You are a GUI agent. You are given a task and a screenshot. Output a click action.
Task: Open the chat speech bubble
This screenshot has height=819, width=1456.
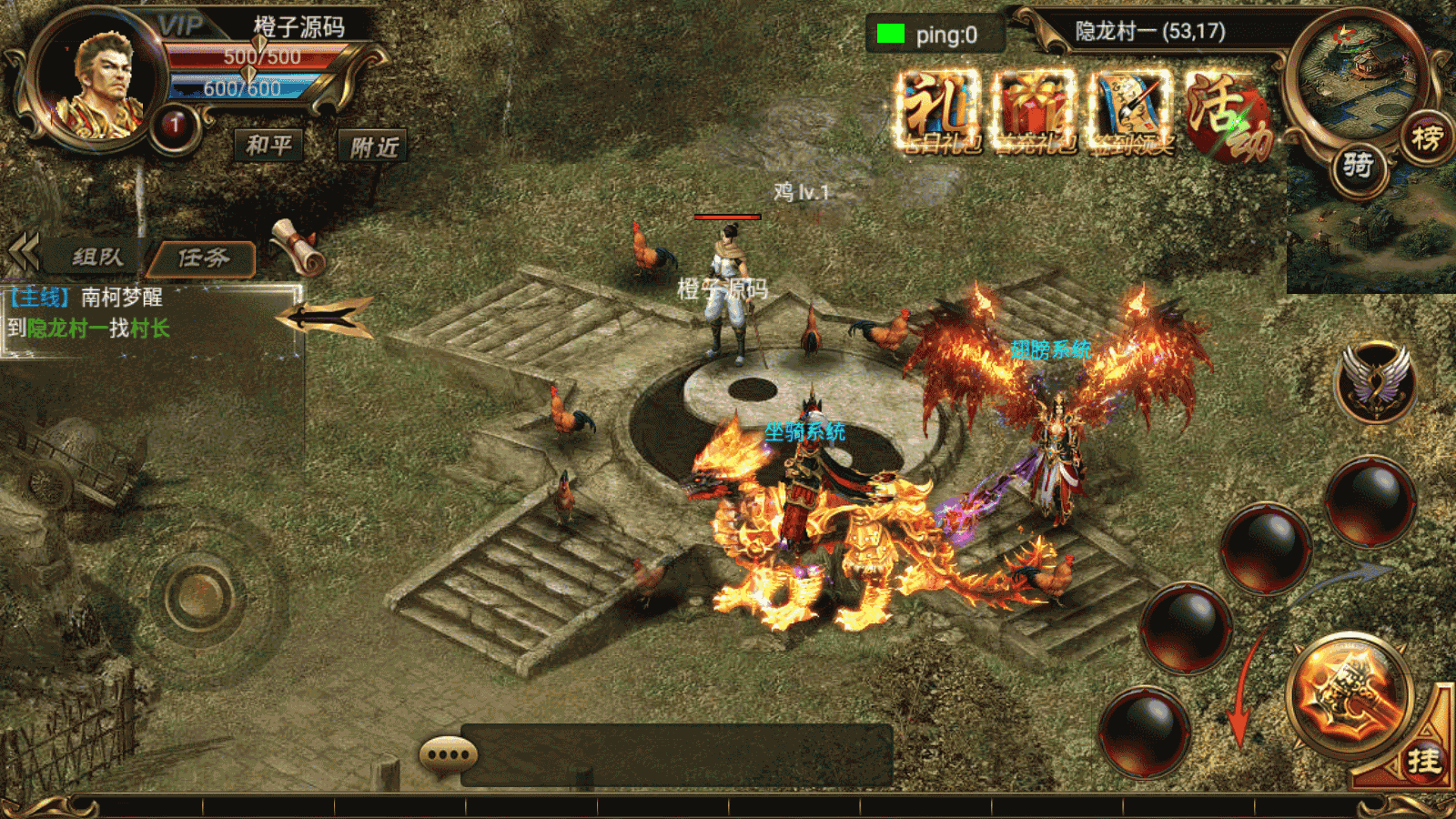(448, 754)
